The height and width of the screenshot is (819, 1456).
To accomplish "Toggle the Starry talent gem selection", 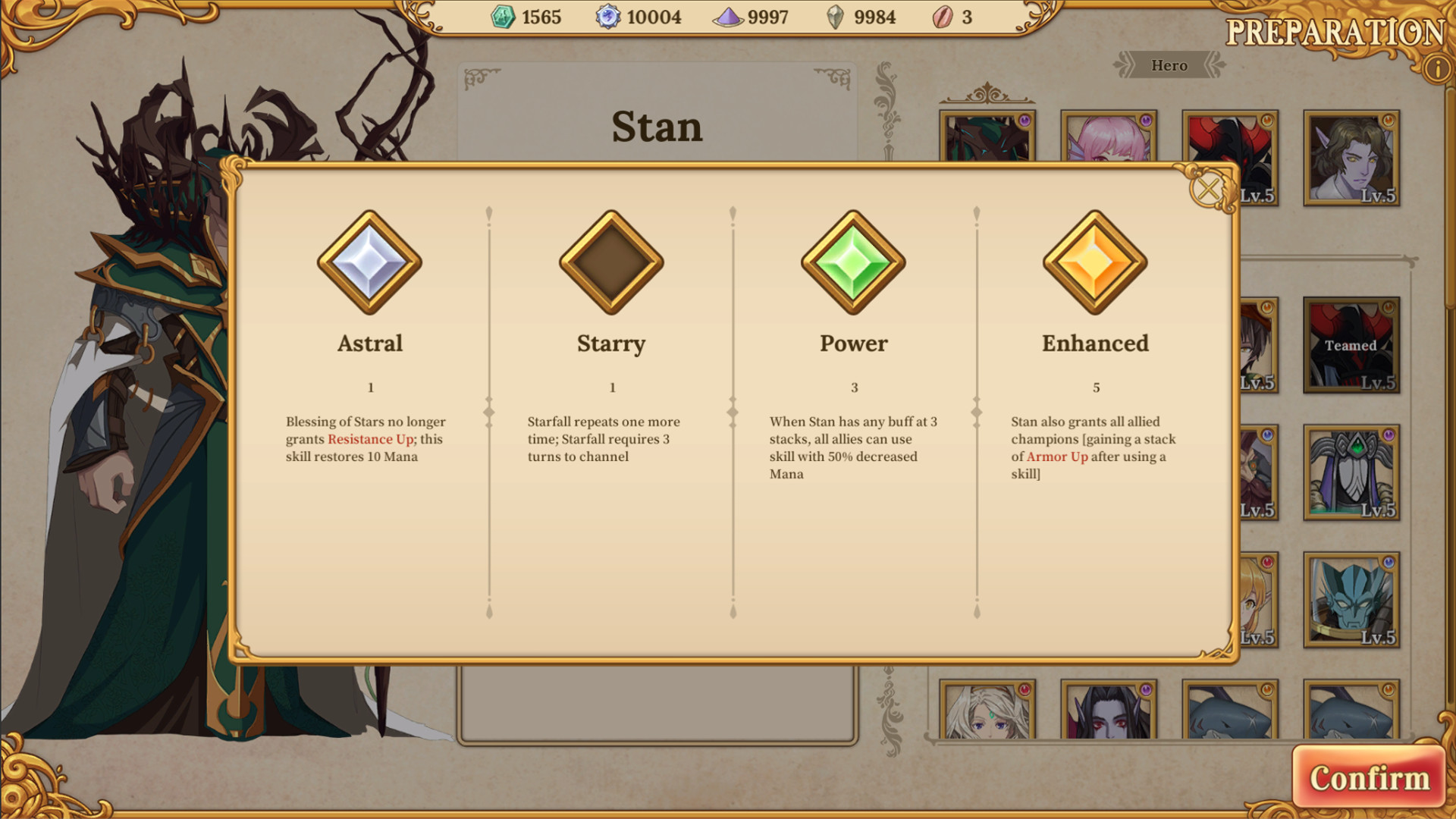I will click(x=611, y=262).
